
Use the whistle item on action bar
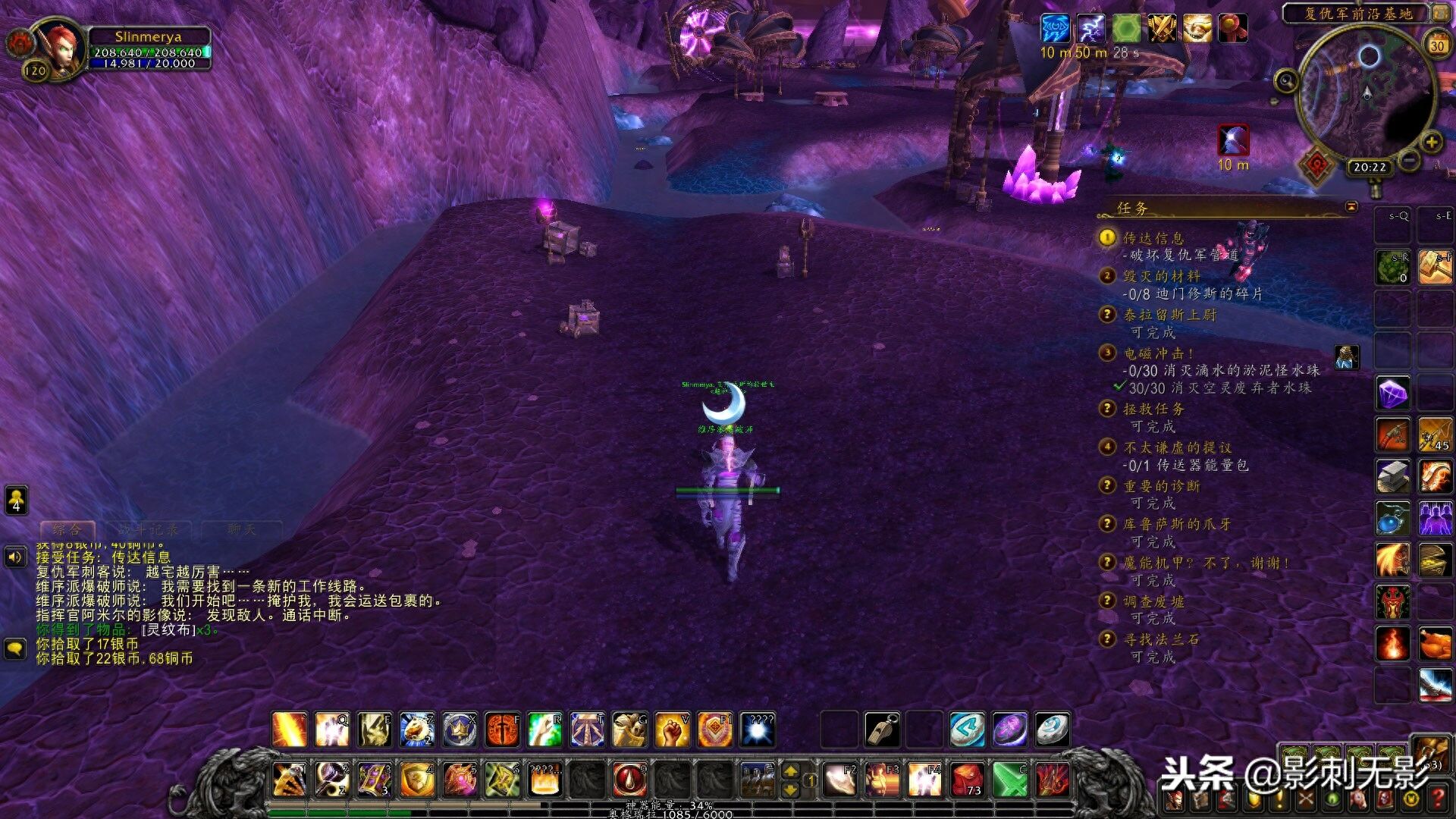pos(883,730)
